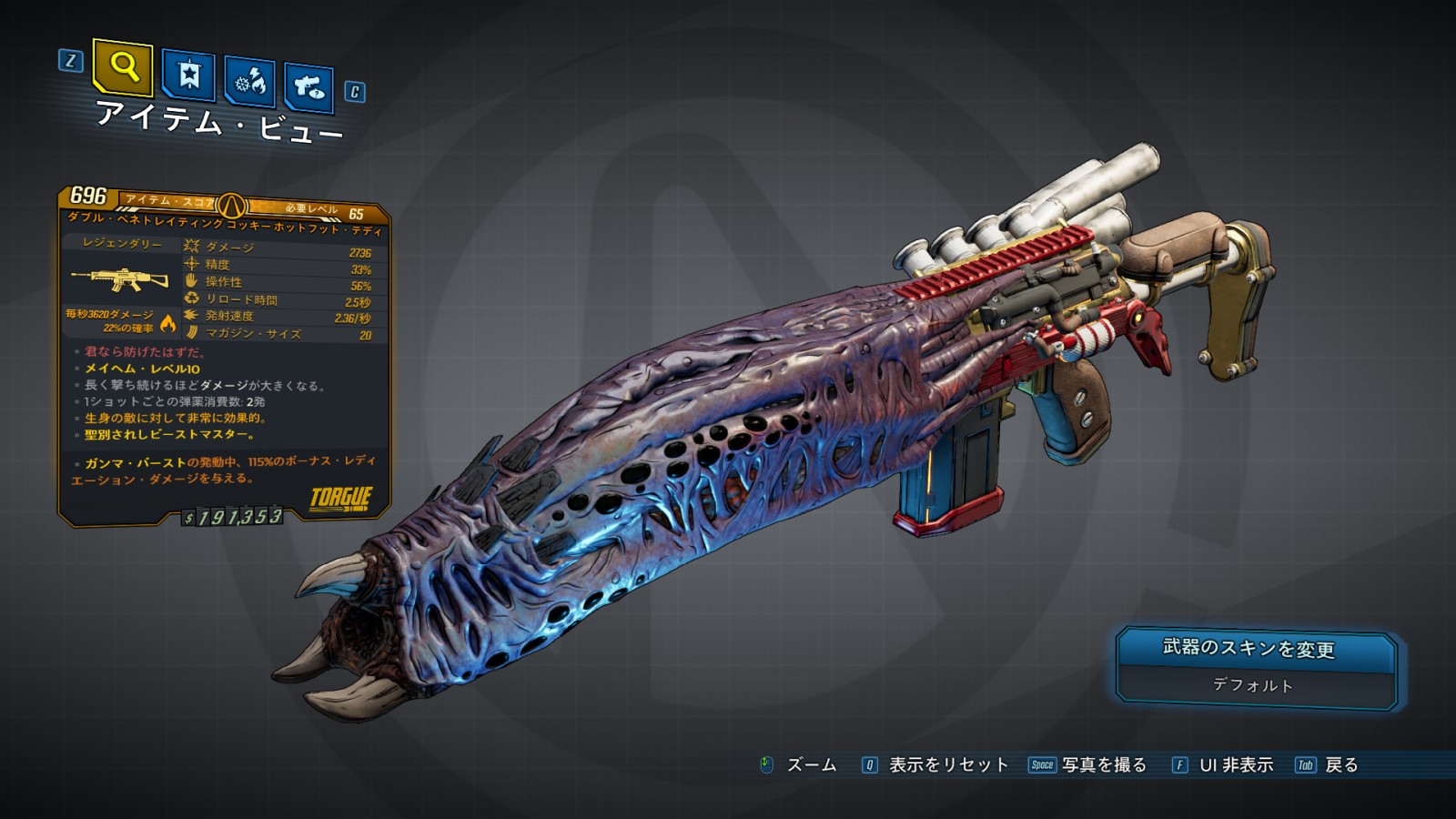Choose the デフォルト skin option
This screenshot has height=819, width=1456.
coord(1252,685)
